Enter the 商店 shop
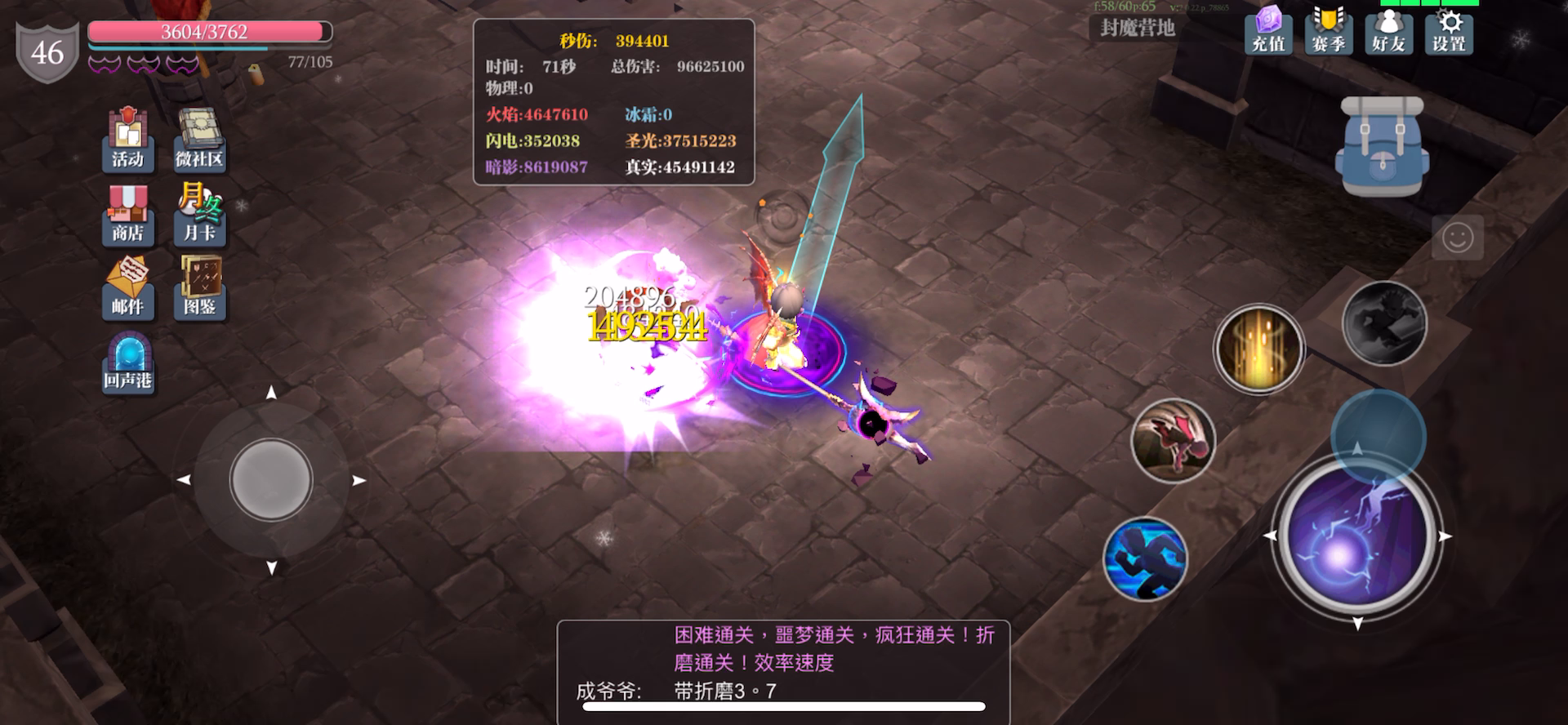This screenshot has height=725, width=1568. point(128,215)
